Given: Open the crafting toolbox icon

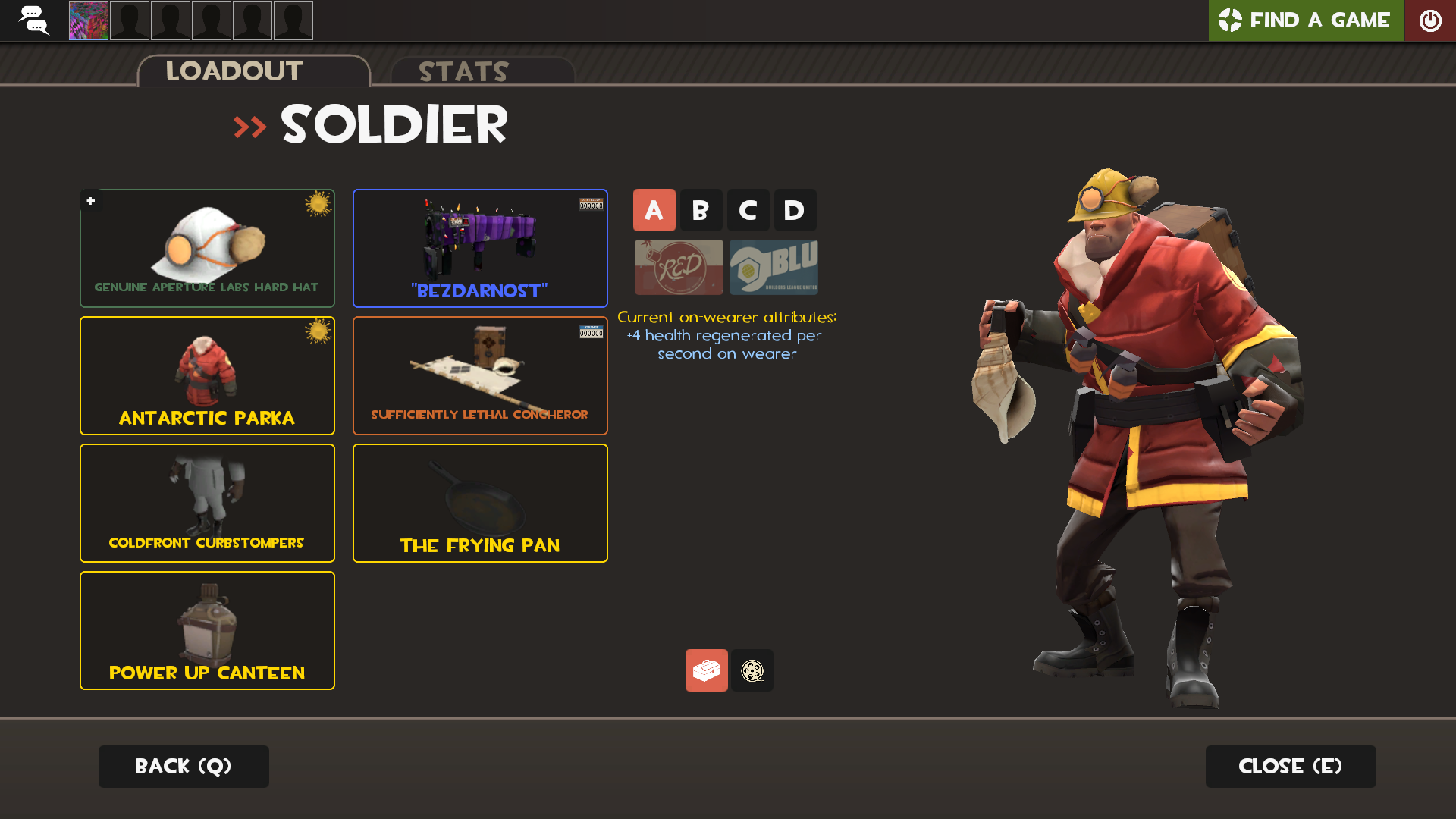Looking at the screenshot, I should tap(706, 670).
